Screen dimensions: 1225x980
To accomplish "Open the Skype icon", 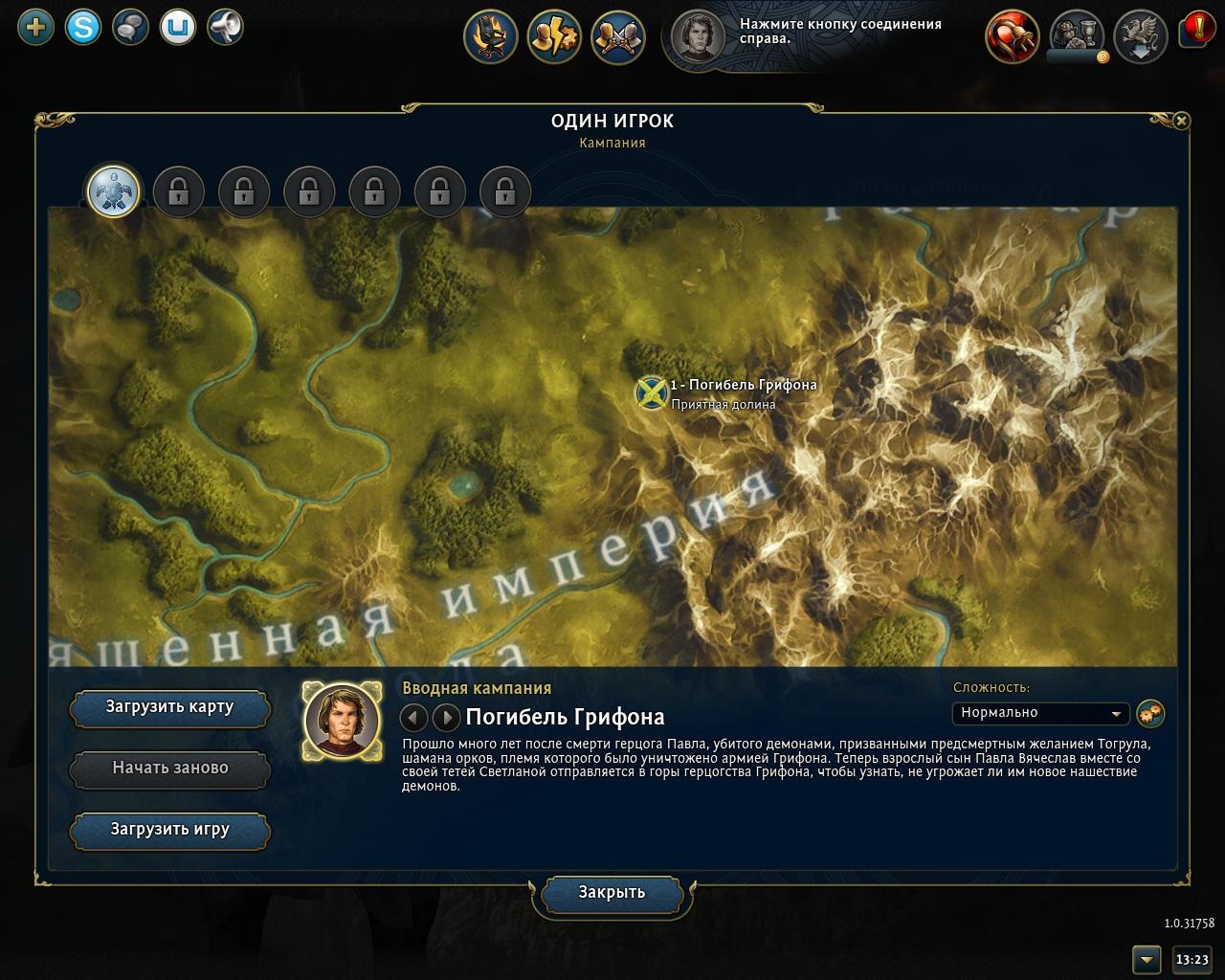I will (83, 27).
